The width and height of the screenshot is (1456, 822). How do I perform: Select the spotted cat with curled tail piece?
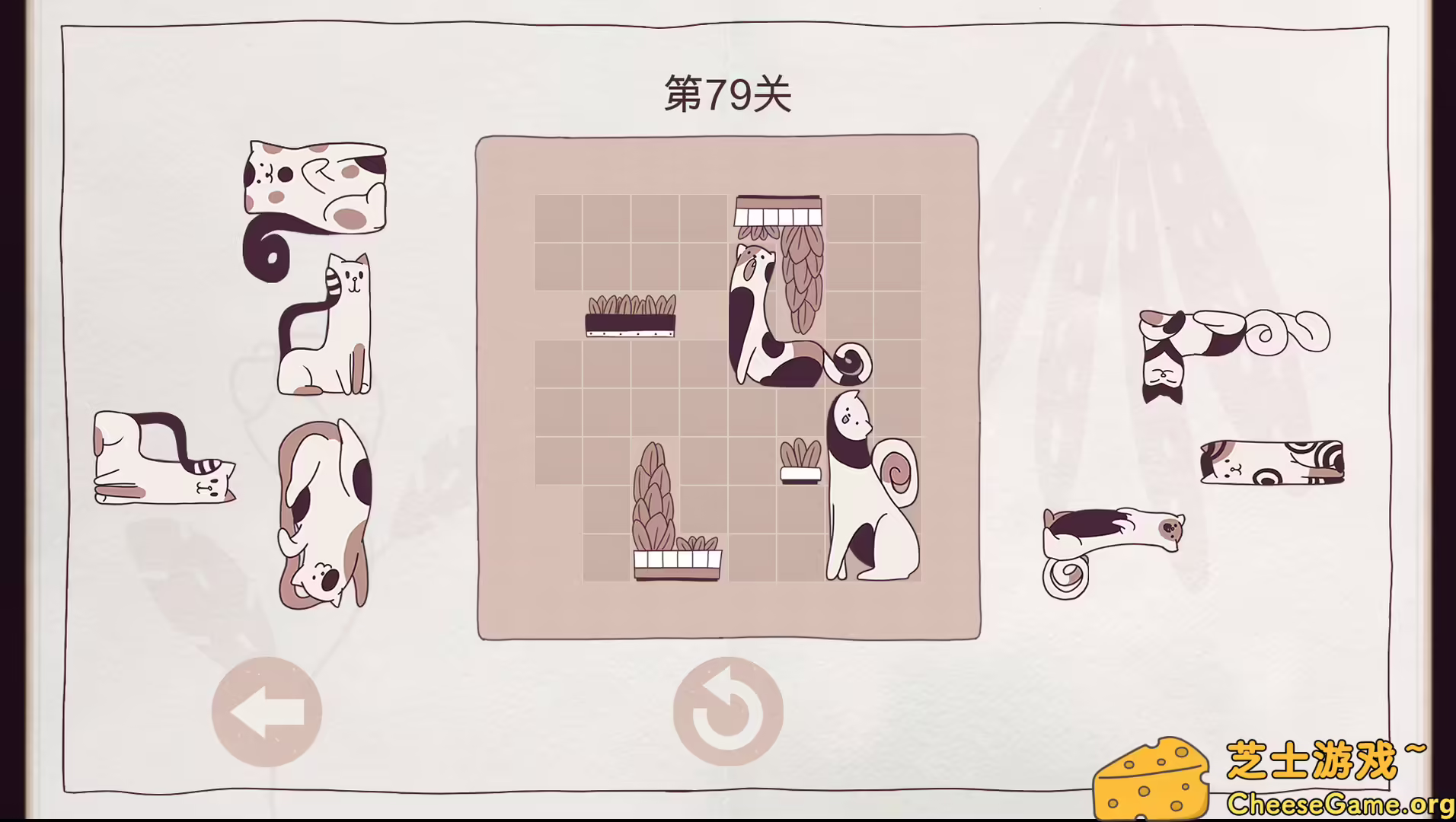(316, 190)
